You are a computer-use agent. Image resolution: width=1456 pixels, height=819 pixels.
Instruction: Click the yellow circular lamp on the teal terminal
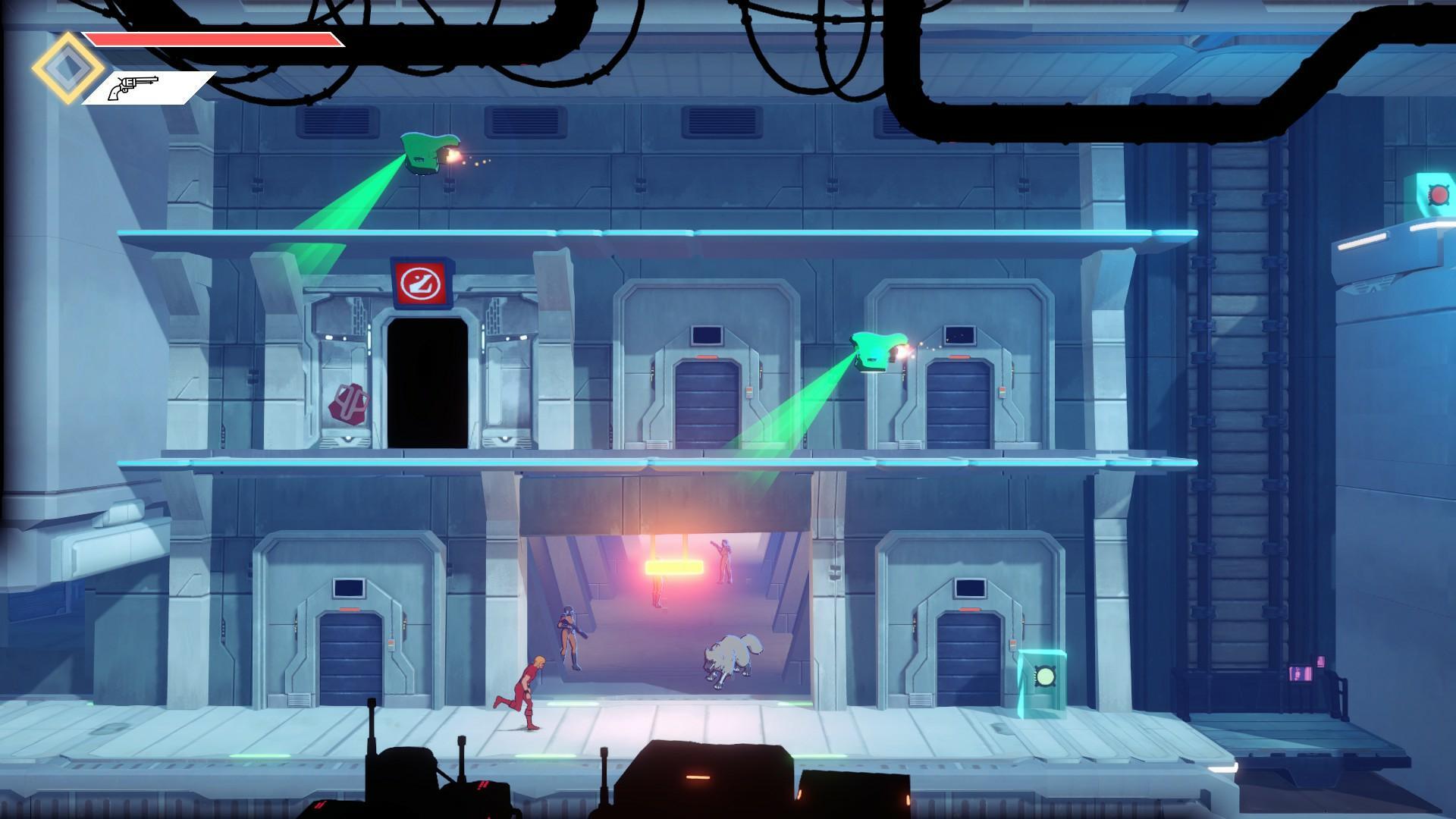[x=1046, y=676]
